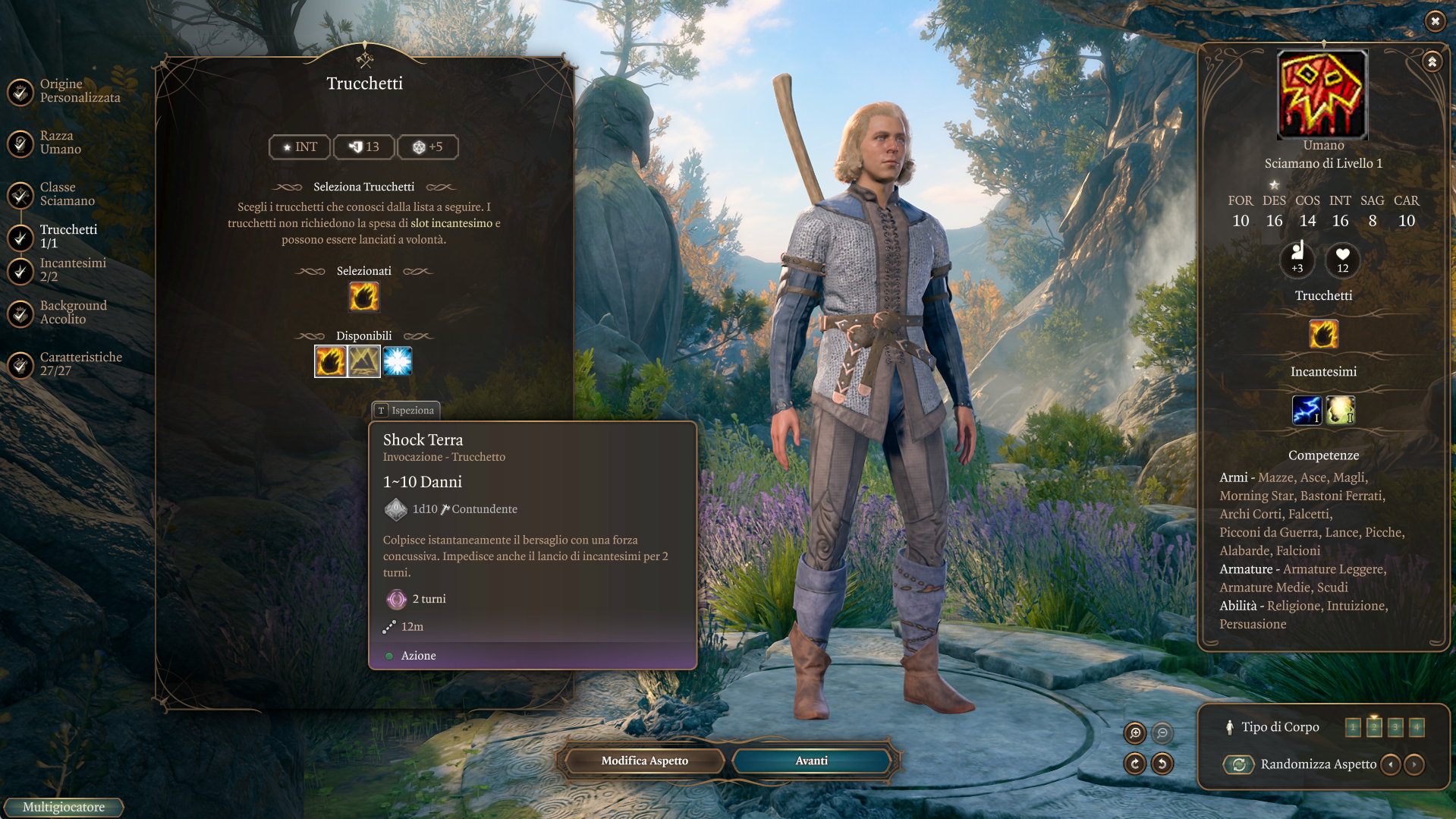Remove the fire cantrip under Selezionati
Image resolution: width=1456 pixels, height=819 pixels.
coord(364,297)
